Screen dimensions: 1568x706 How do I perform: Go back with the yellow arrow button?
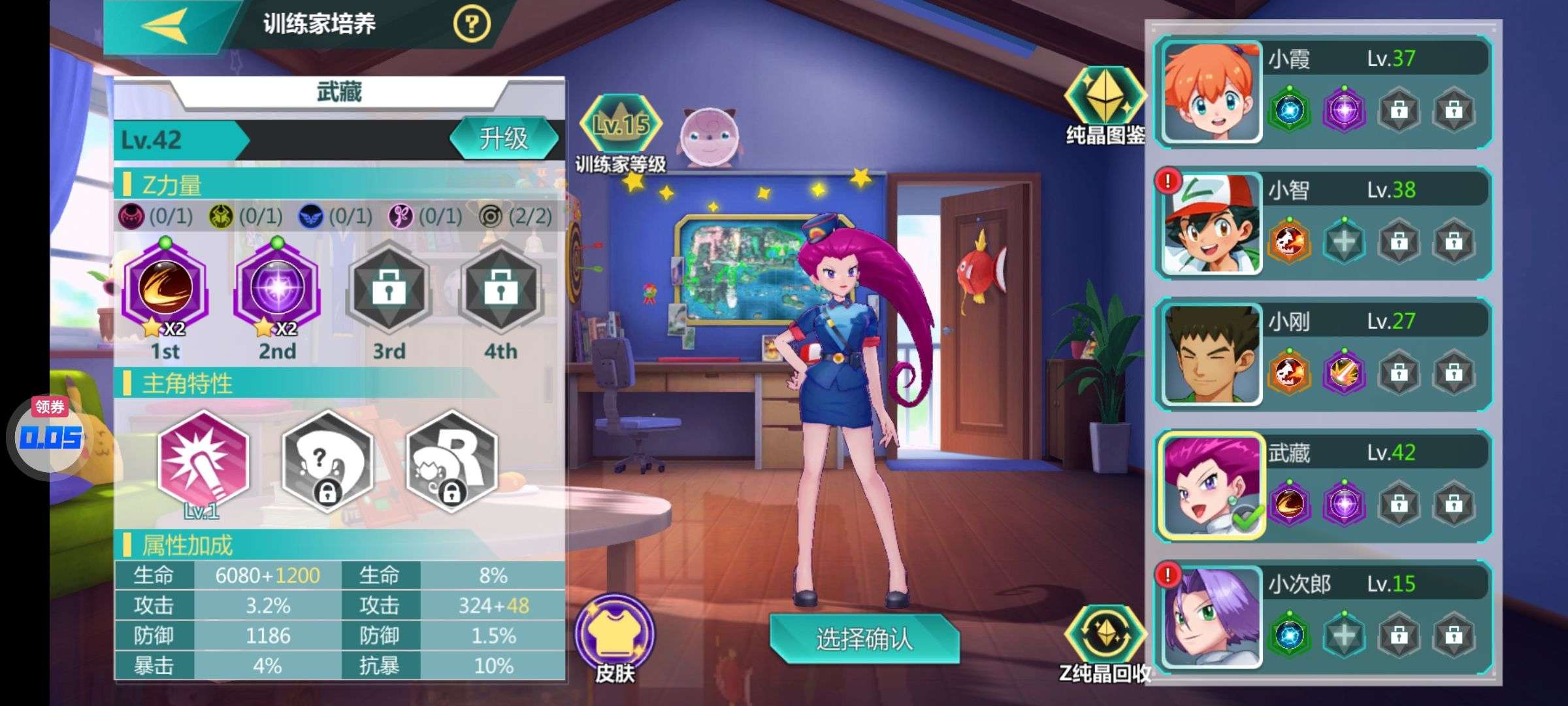click(x=166, y=26)
